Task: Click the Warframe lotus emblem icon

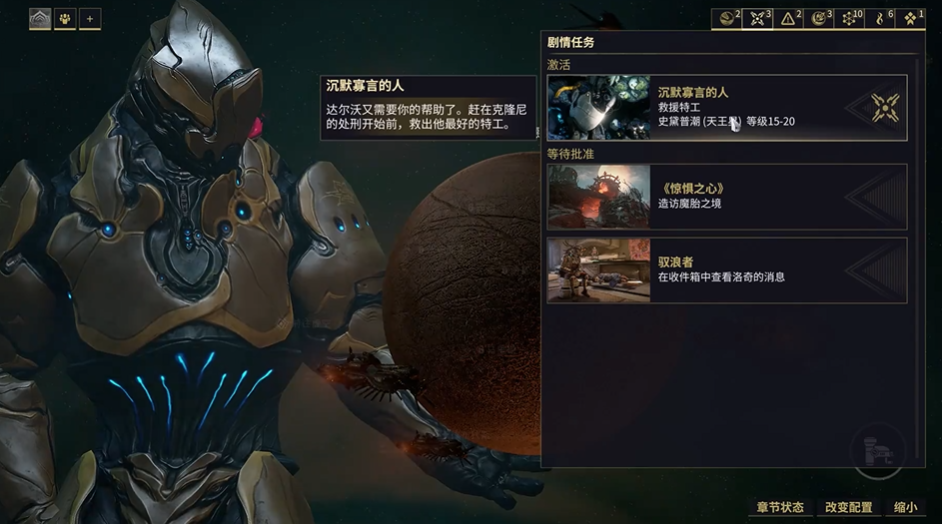Action: pos(40,18)
